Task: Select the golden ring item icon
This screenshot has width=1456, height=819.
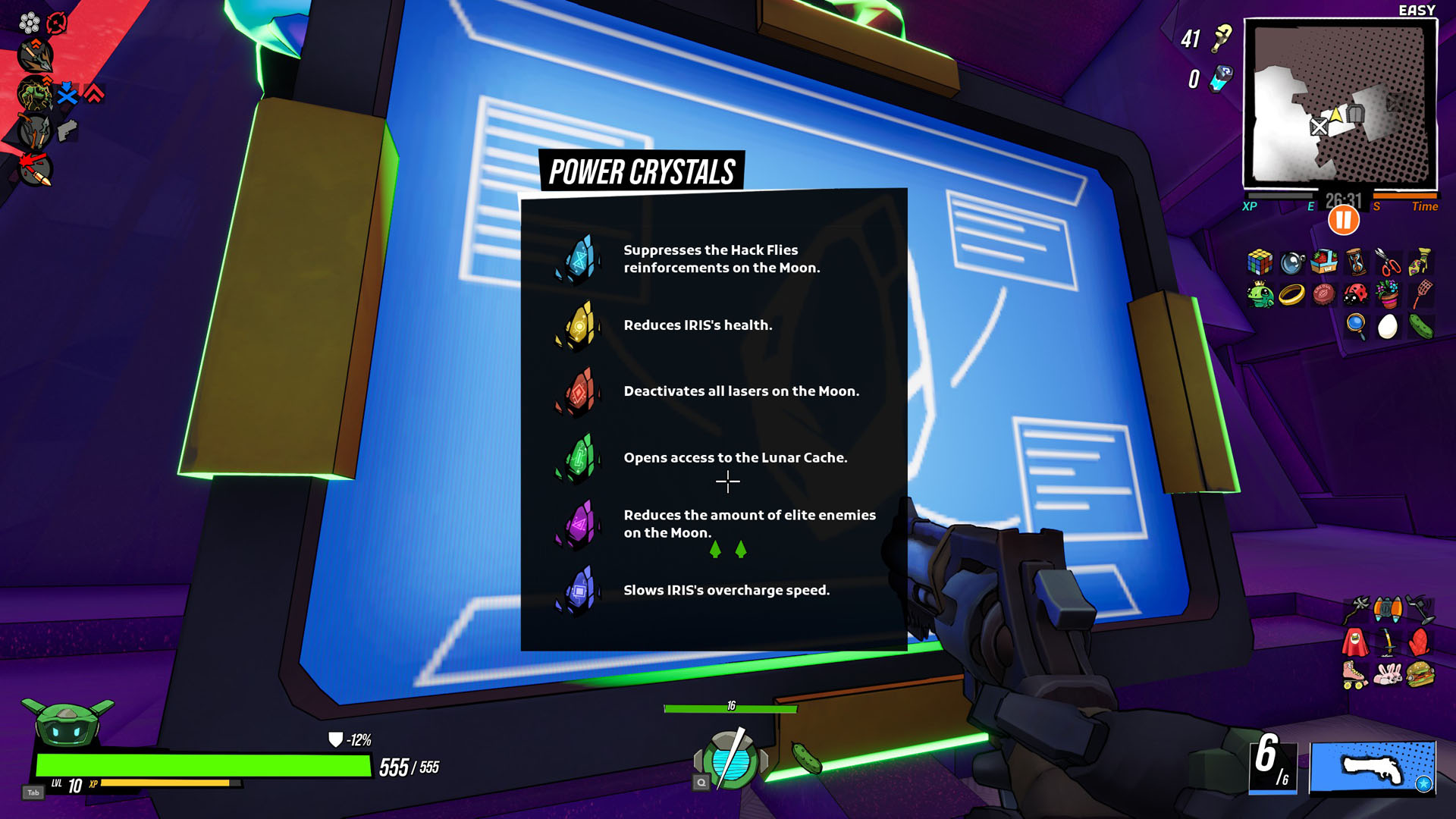Action: [x=1291, y=296]
